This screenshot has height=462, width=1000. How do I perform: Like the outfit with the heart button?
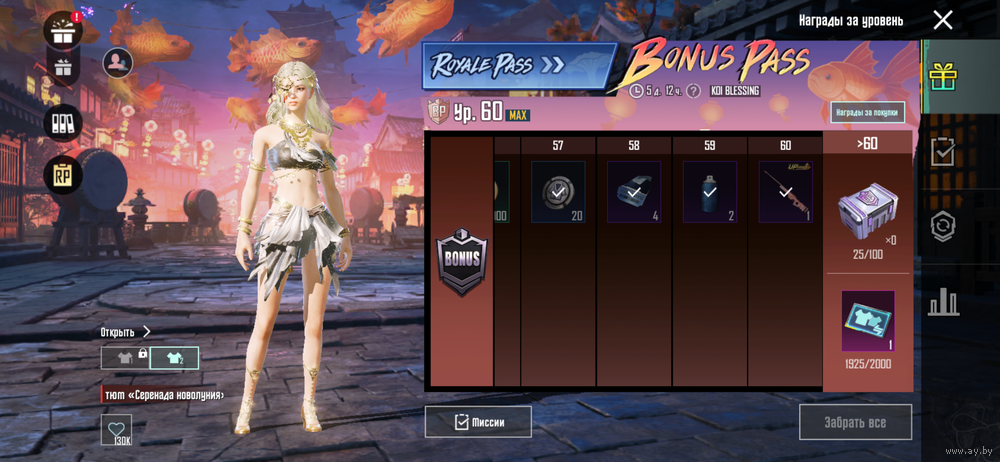tap(116, 429)
